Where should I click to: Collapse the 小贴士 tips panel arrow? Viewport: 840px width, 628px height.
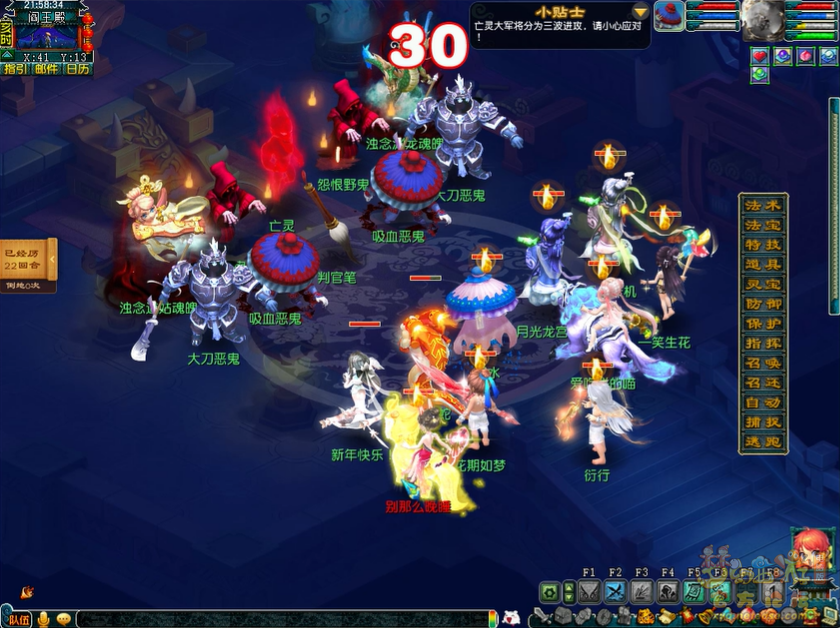point(640,12)
